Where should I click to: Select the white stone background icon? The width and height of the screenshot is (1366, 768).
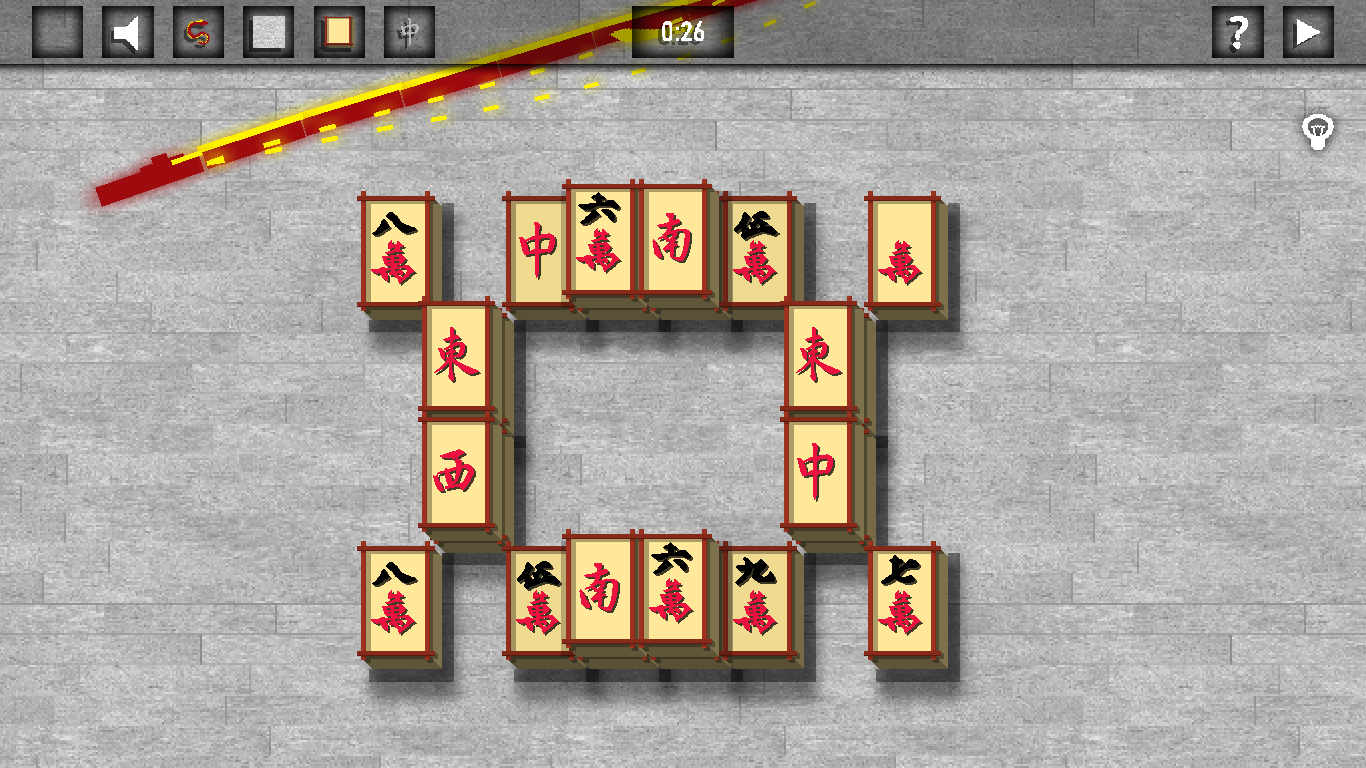(268, 31)
